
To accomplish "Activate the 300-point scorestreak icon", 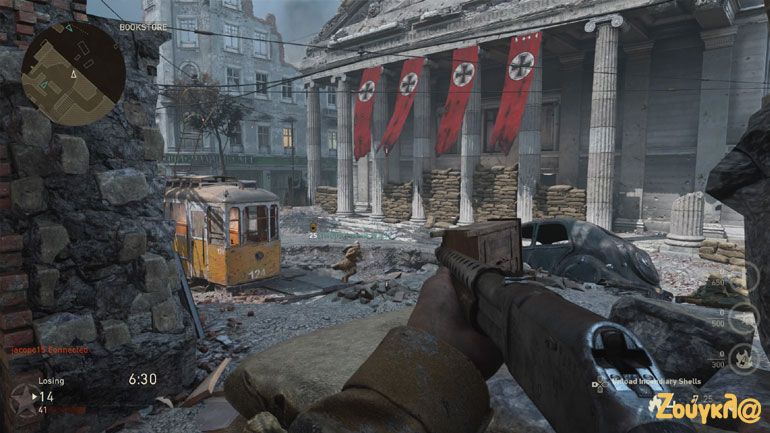I will click(x=741, y=357).
